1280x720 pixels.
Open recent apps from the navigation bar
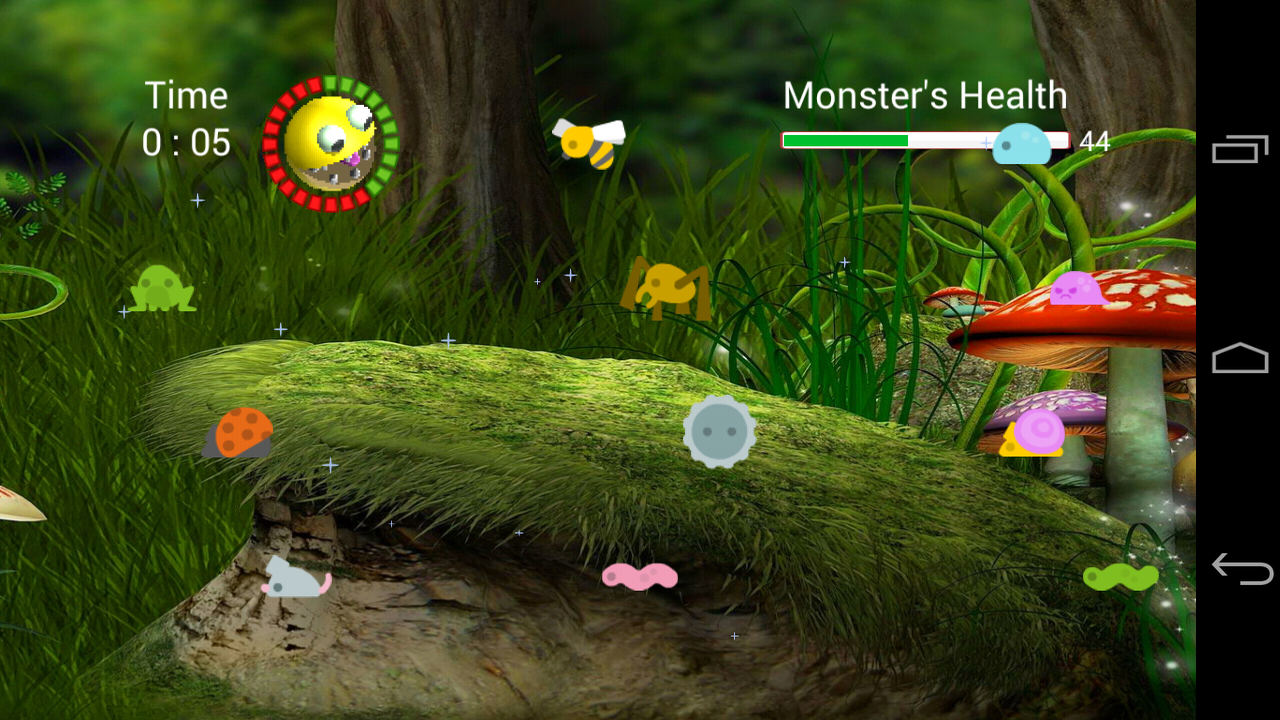[1240, 148]
